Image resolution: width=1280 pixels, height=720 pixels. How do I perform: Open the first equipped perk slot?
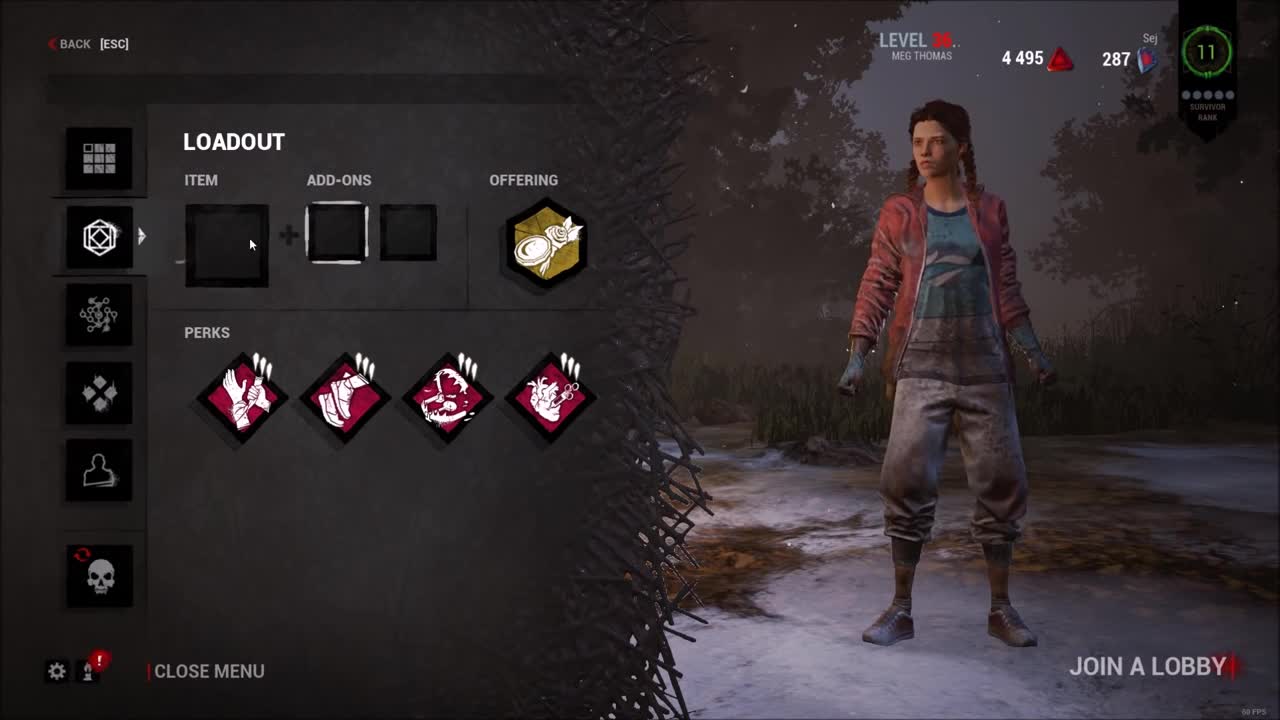coord(241,396)
